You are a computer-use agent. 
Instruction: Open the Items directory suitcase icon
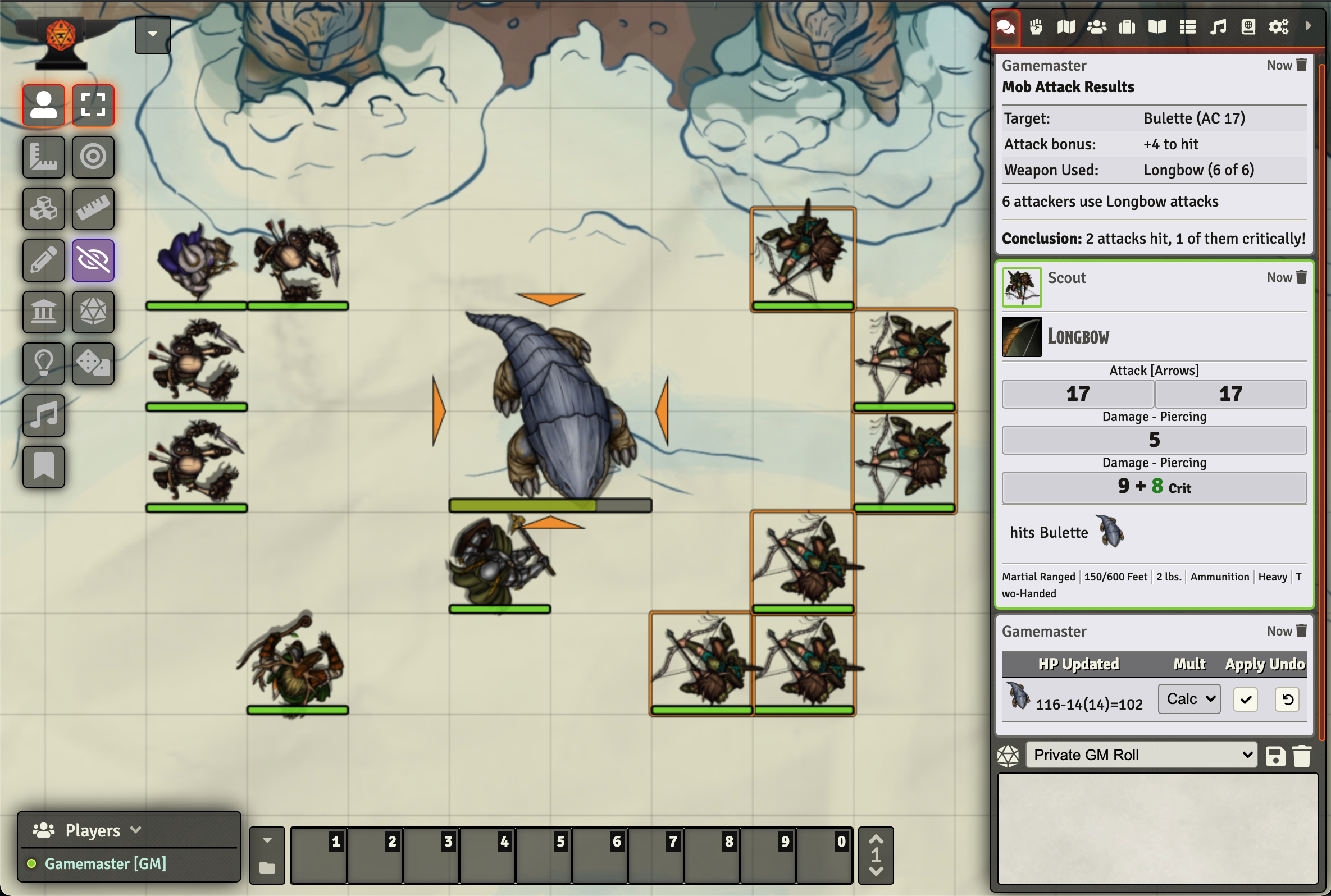pos(1127,26)
